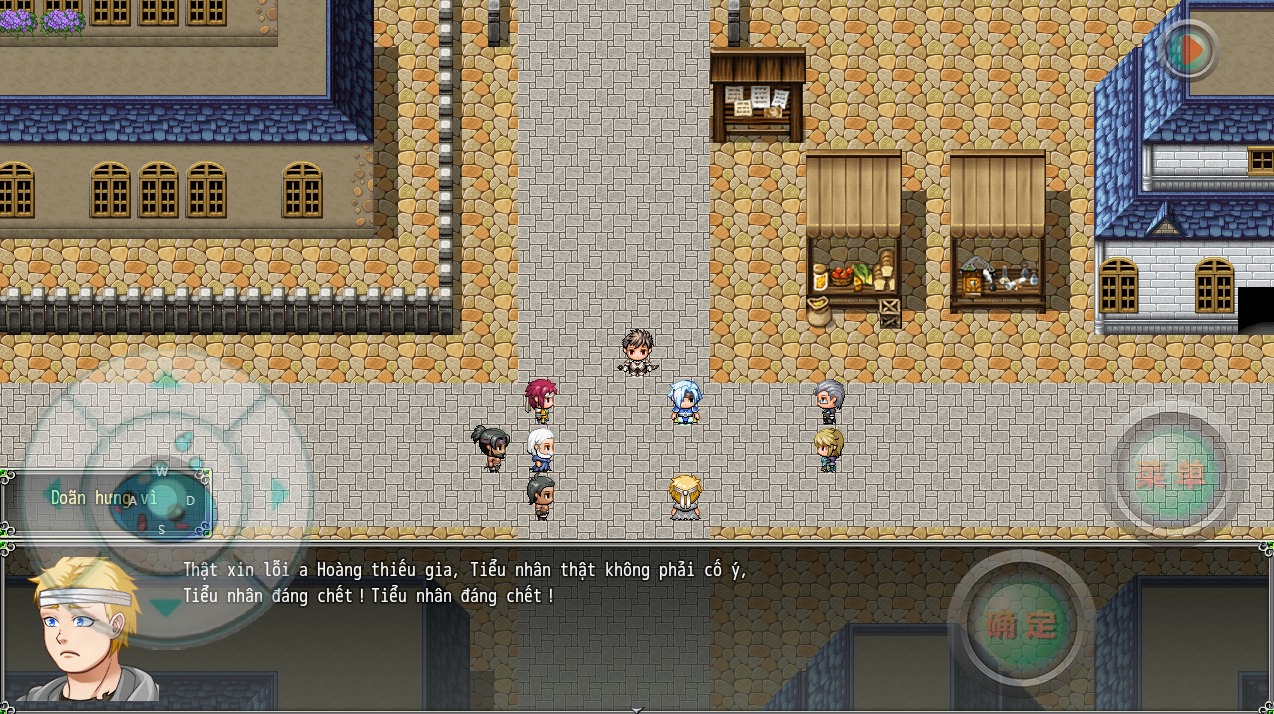Tap the round 菜单 menu button

[1171, 476]
